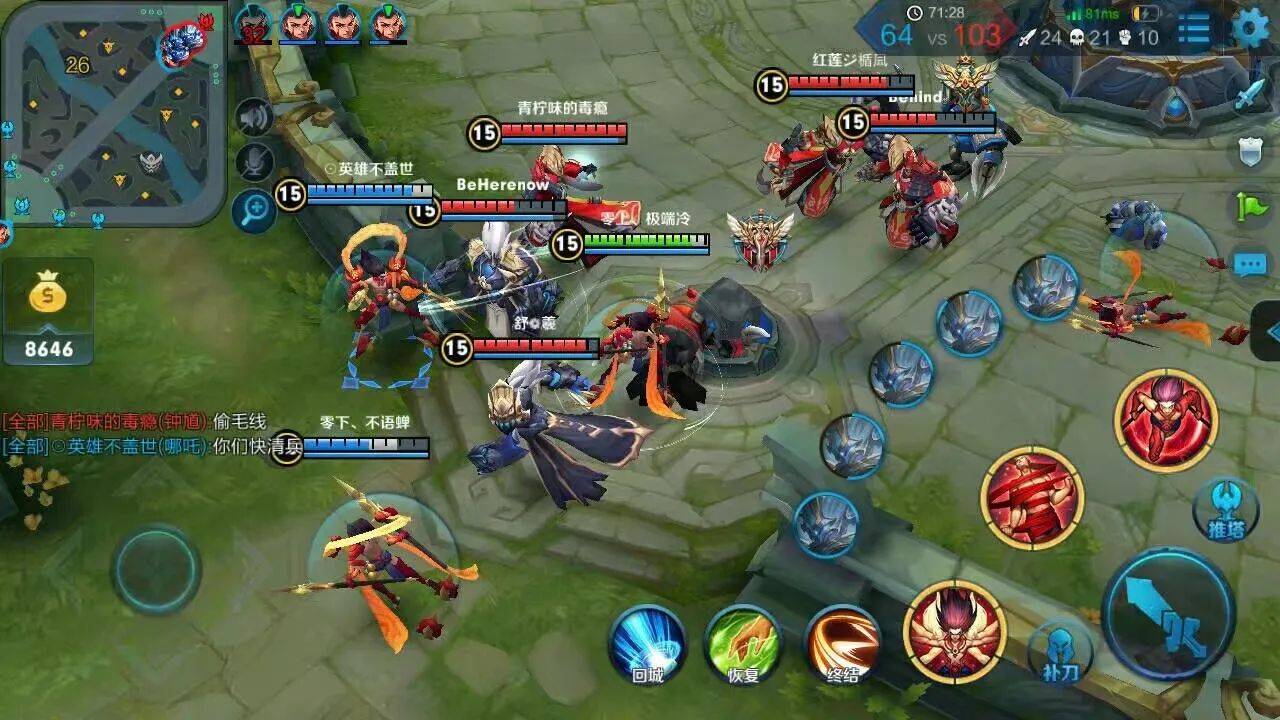The height and width of the screenshot is (720, 1280).
Task: Activate the winged hero skill by 终结
Action: pyautogui.click(x=954, y=631)
